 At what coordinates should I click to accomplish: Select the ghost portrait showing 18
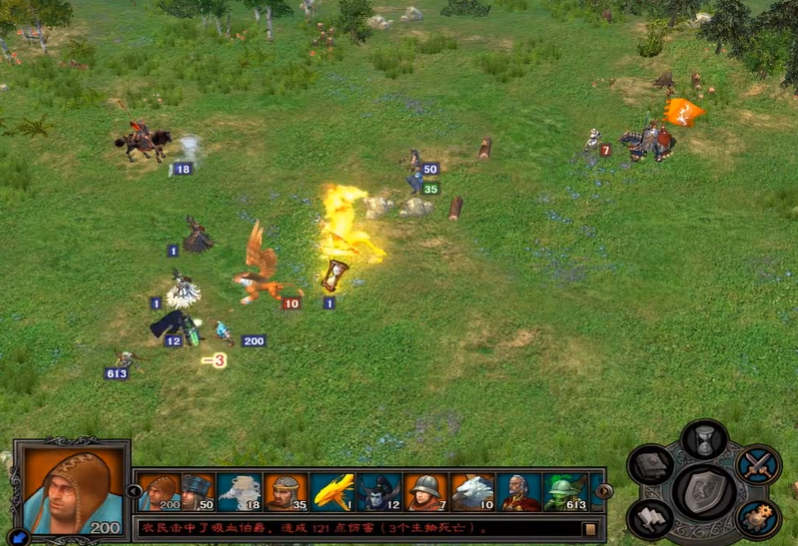click(x=240, y=491)
